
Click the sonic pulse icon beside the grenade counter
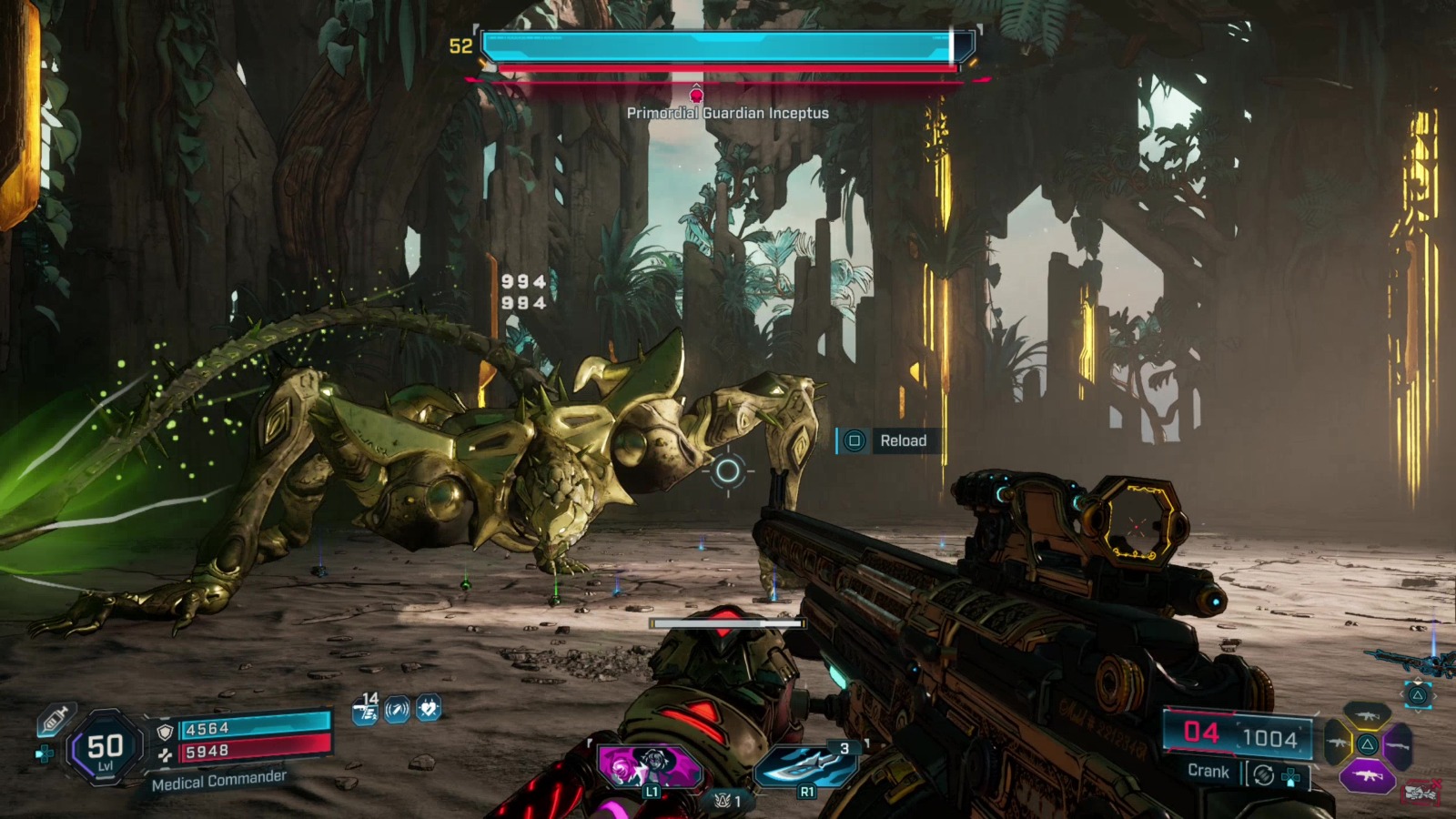(x=397, y=709)
